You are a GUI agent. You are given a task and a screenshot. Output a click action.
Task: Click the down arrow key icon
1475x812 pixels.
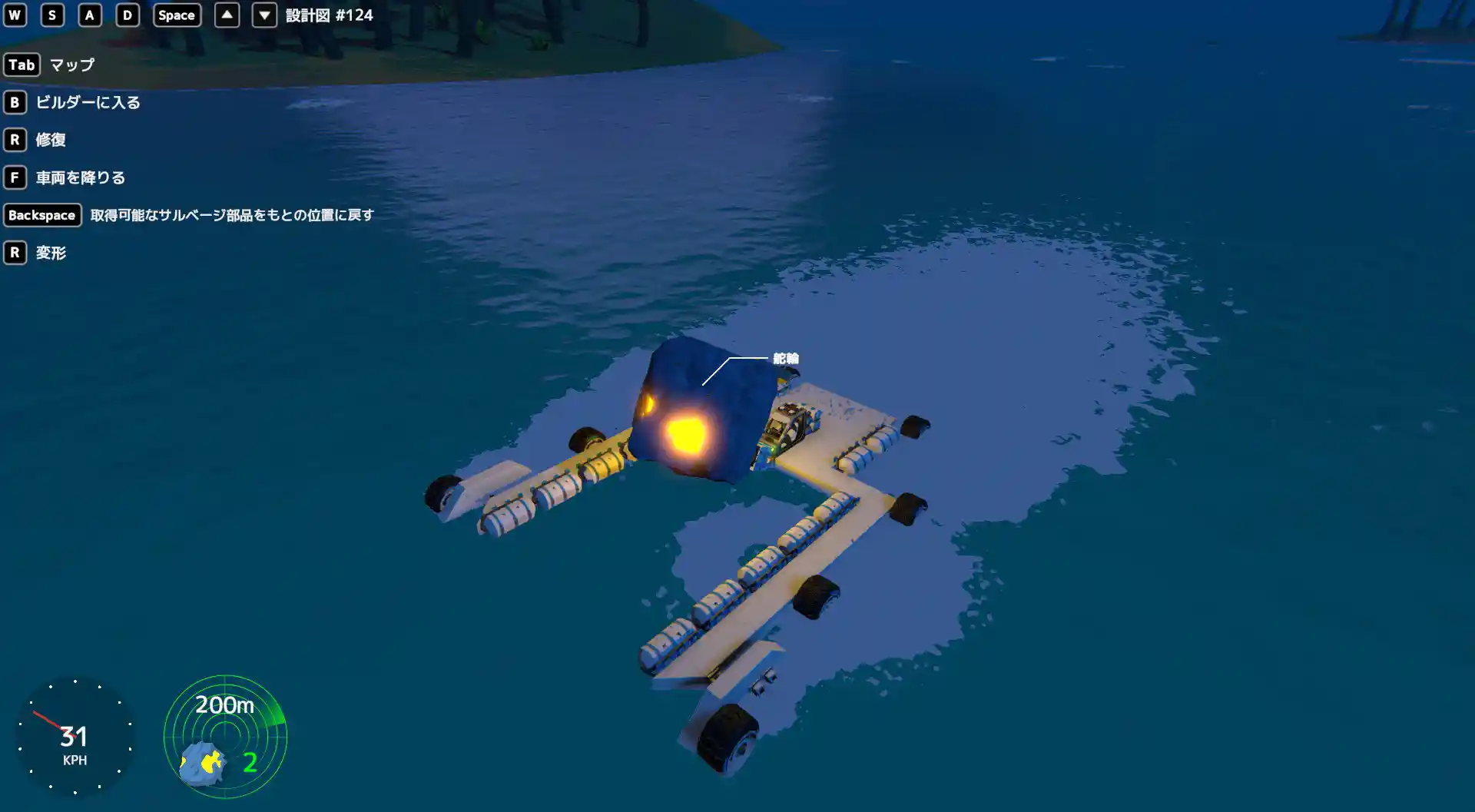click(x=264, y=15)
